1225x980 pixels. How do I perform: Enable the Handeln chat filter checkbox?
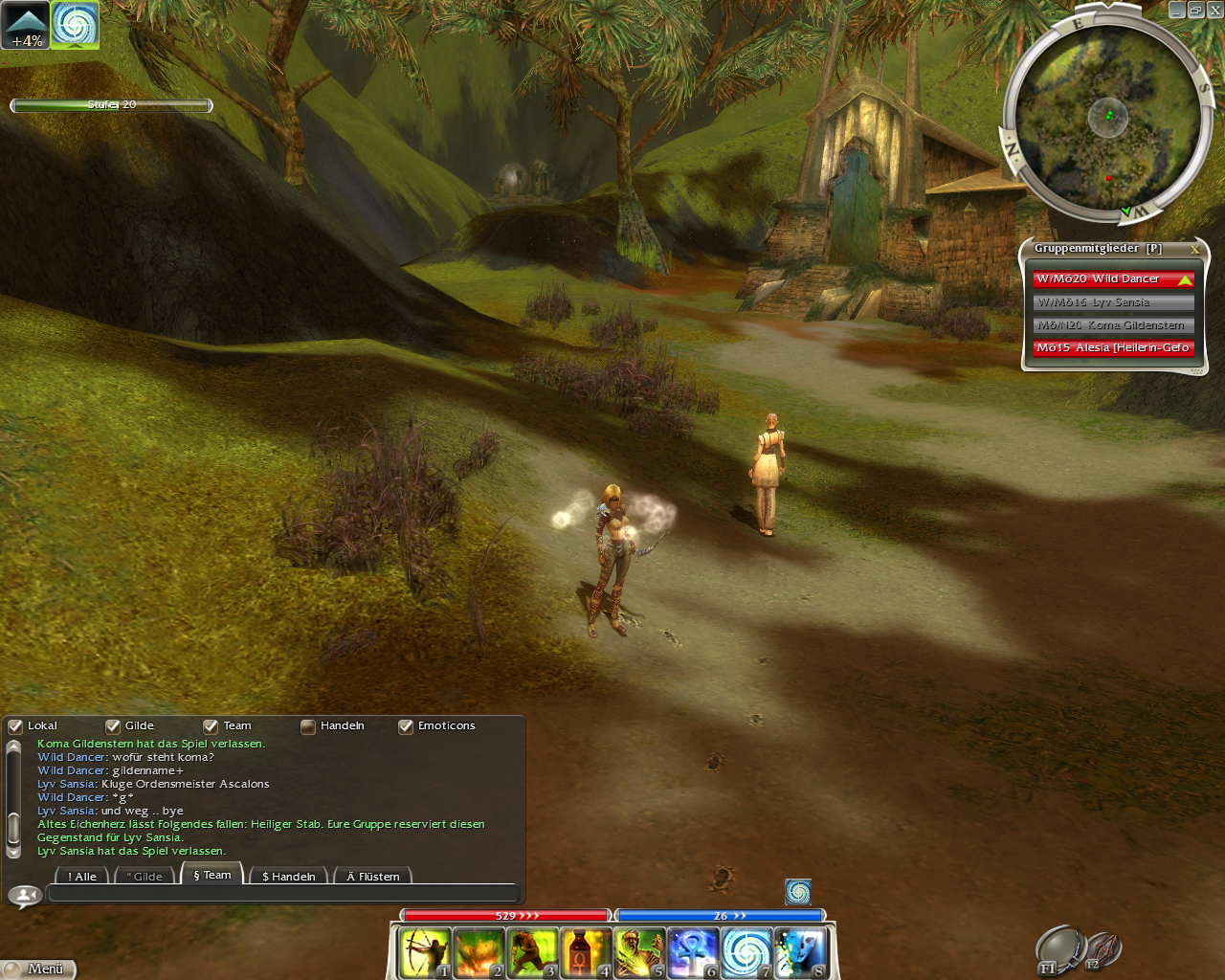[x=308, y=726]
